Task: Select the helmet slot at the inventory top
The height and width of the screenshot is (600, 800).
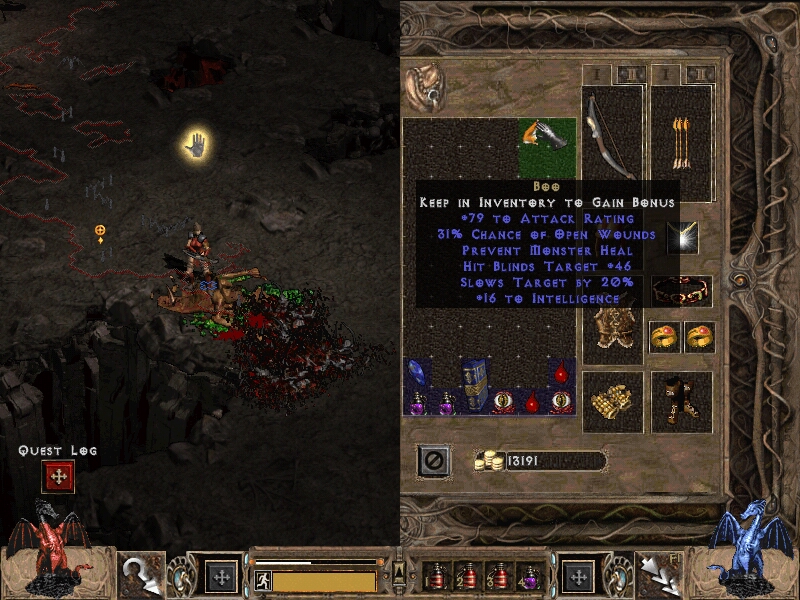Action: (x=427, y=86)
